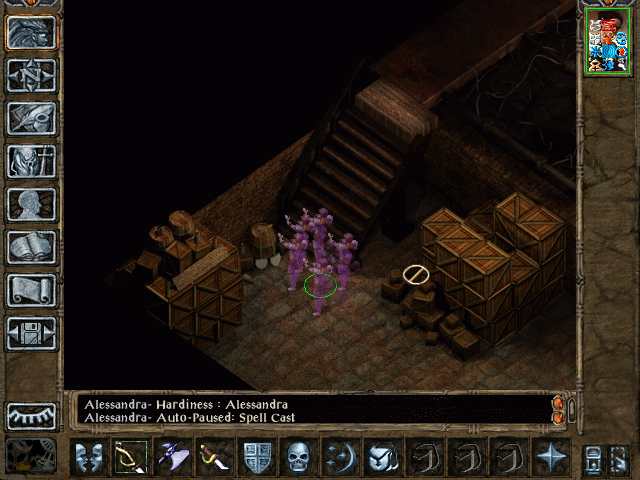Click the dialogue masks button
640x480 pixels.
[x=90, y=458]
